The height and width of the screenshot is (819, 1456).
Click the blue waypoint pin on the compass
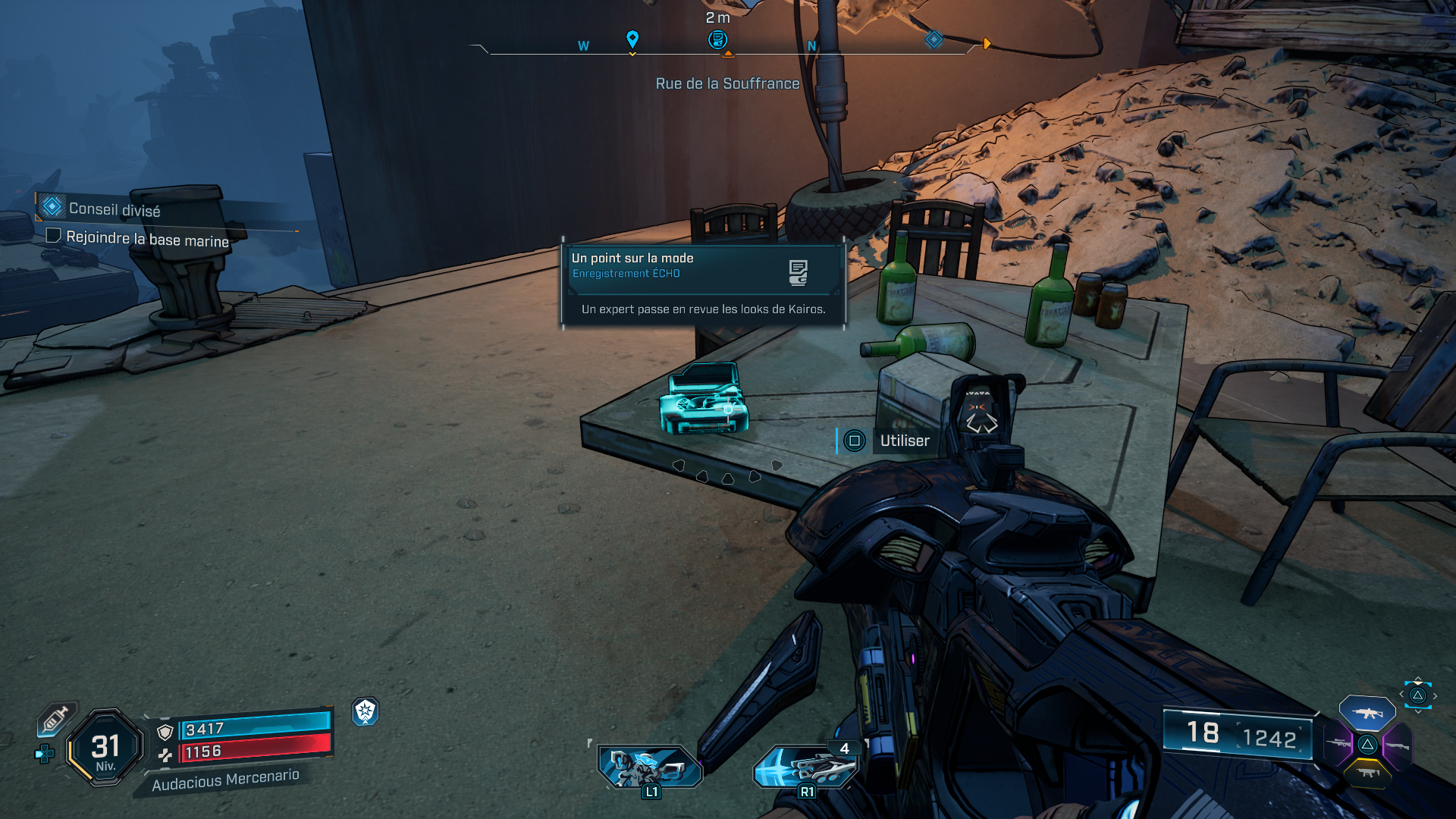tap(632, 39)
